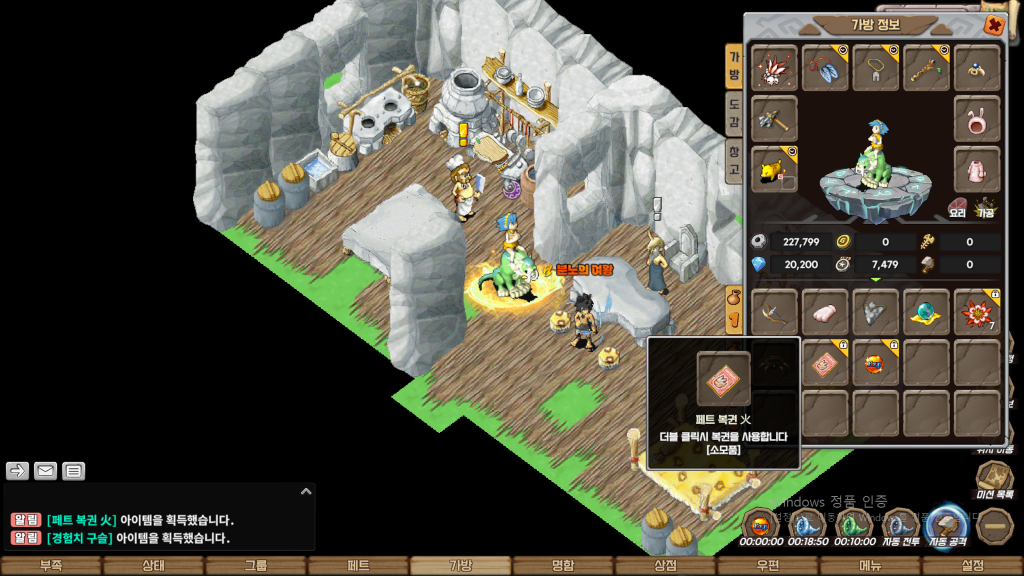Select the bow item in the bag

pos(774,314)
